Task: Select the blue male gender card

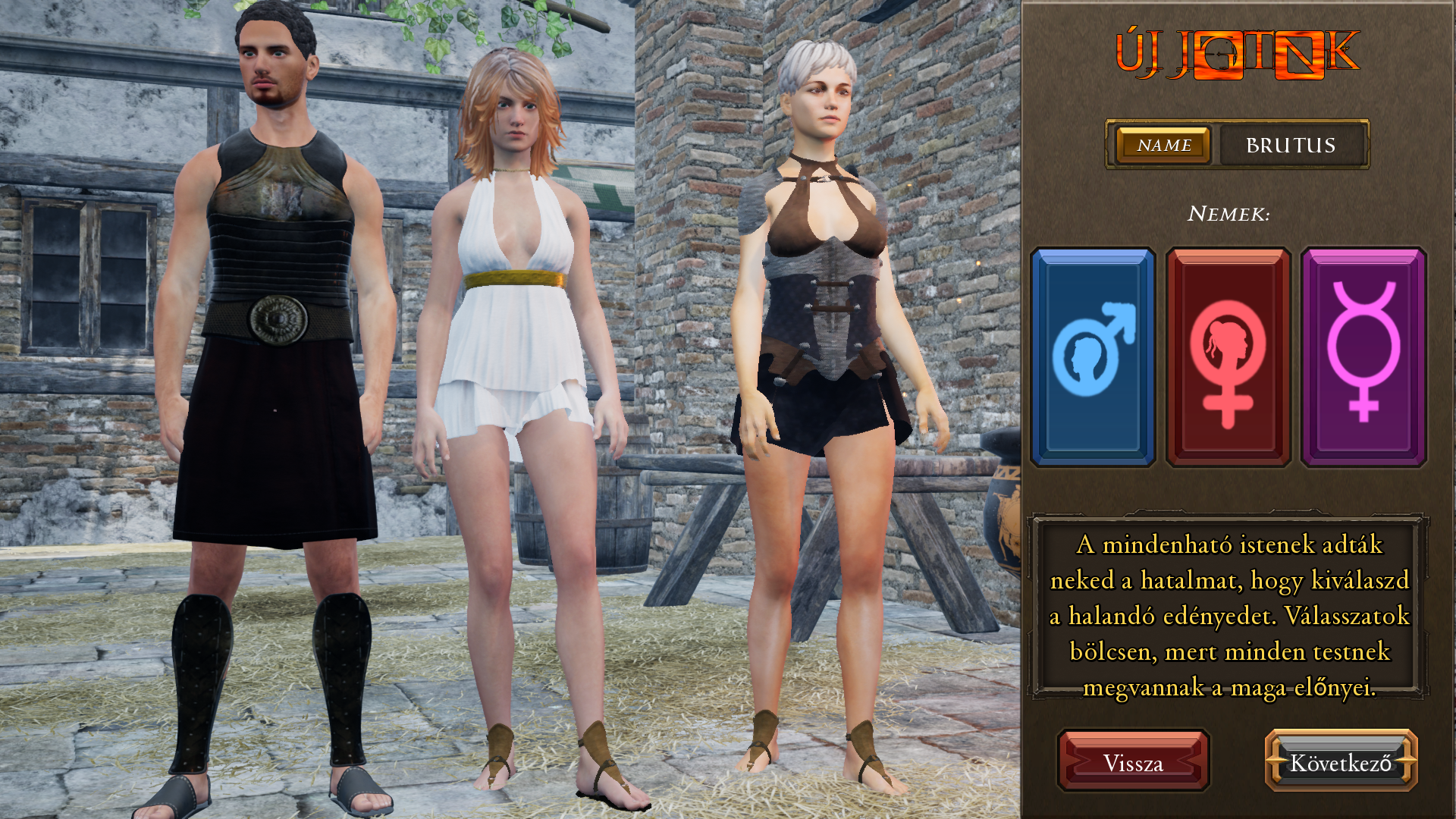Action: tap(1093, 356)
